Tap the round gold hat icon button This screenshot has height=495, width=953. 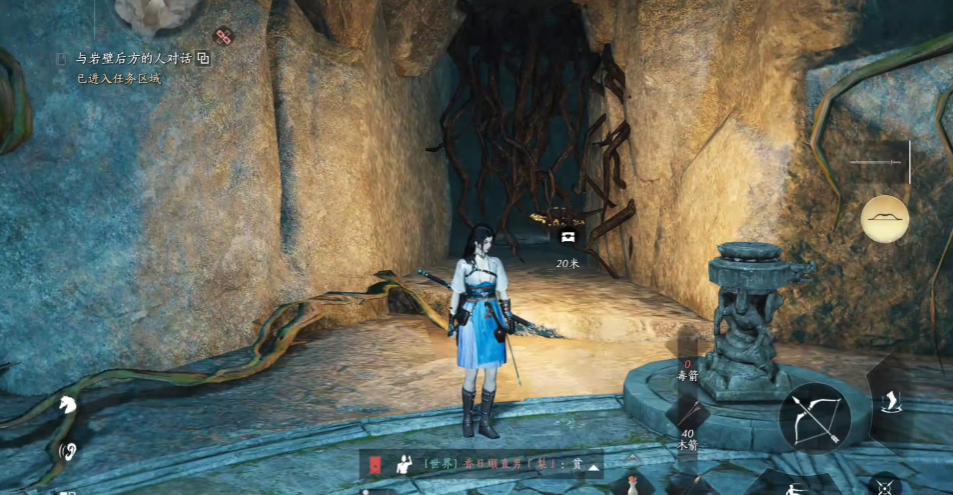tap(885, 219)
